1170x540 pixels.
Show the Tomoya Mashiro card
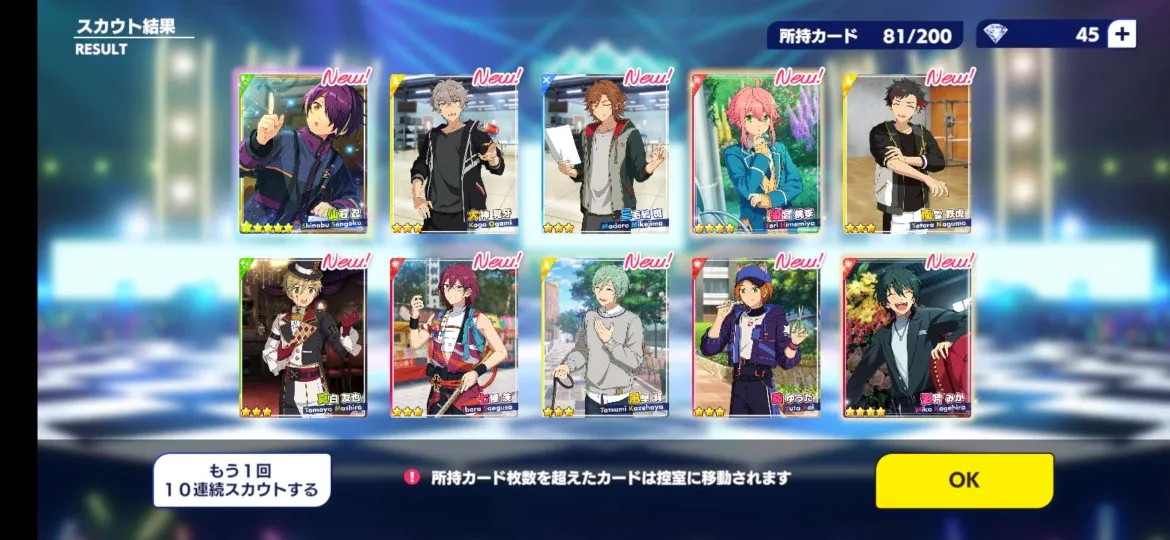click(x=303, y=338)
